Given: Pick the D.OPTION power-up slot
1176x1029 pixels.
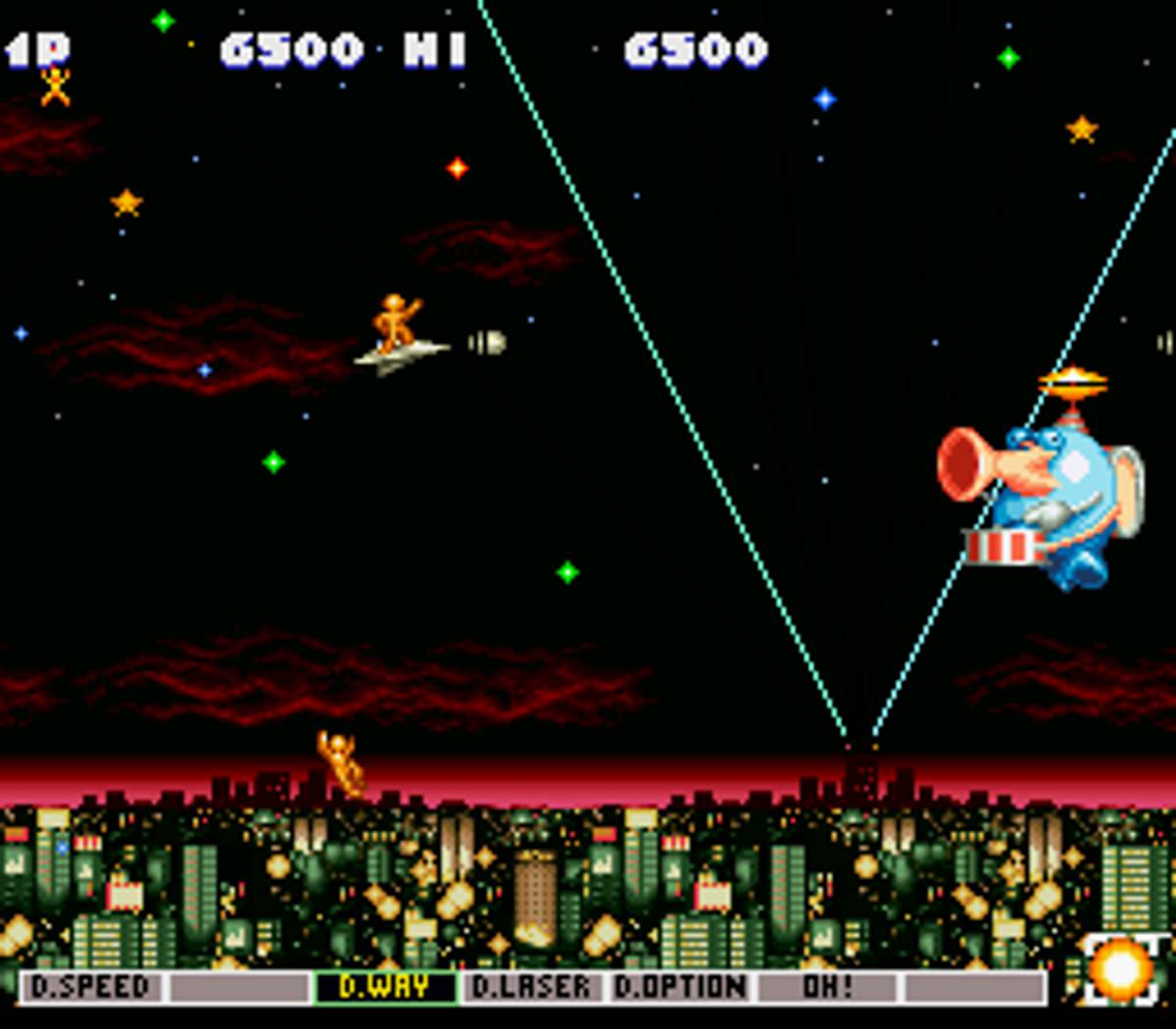Looking at the screenshot, I should tap(679, 987).
